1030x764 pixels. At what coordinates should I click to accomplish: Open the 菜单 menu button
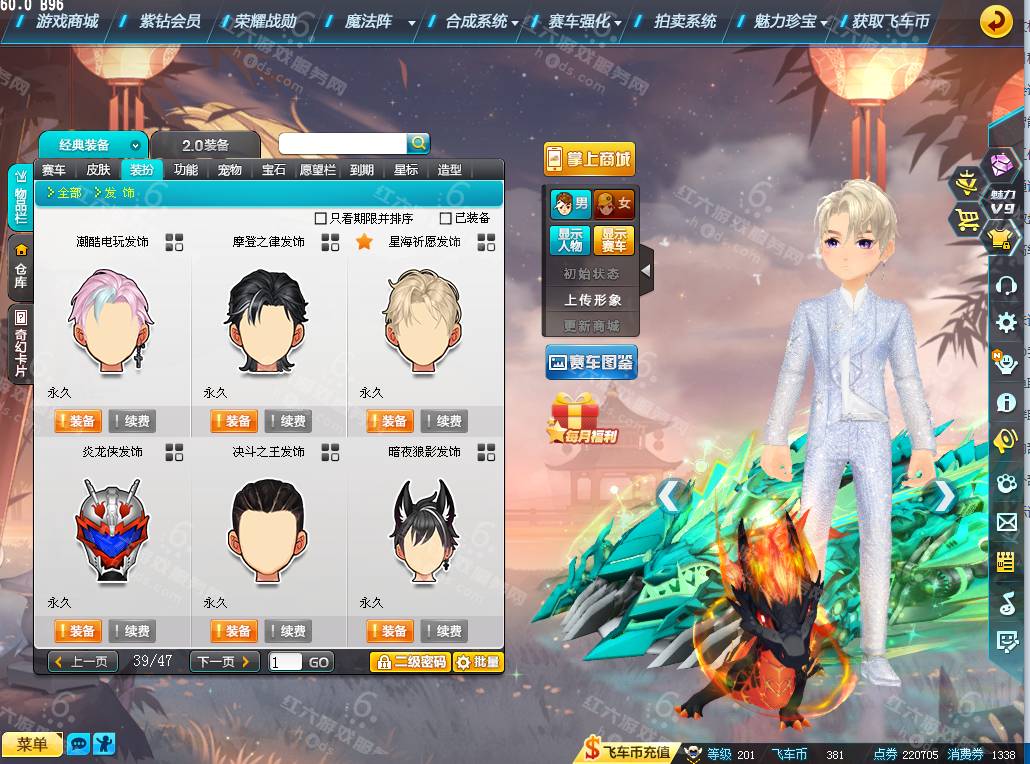coord(32,744)
